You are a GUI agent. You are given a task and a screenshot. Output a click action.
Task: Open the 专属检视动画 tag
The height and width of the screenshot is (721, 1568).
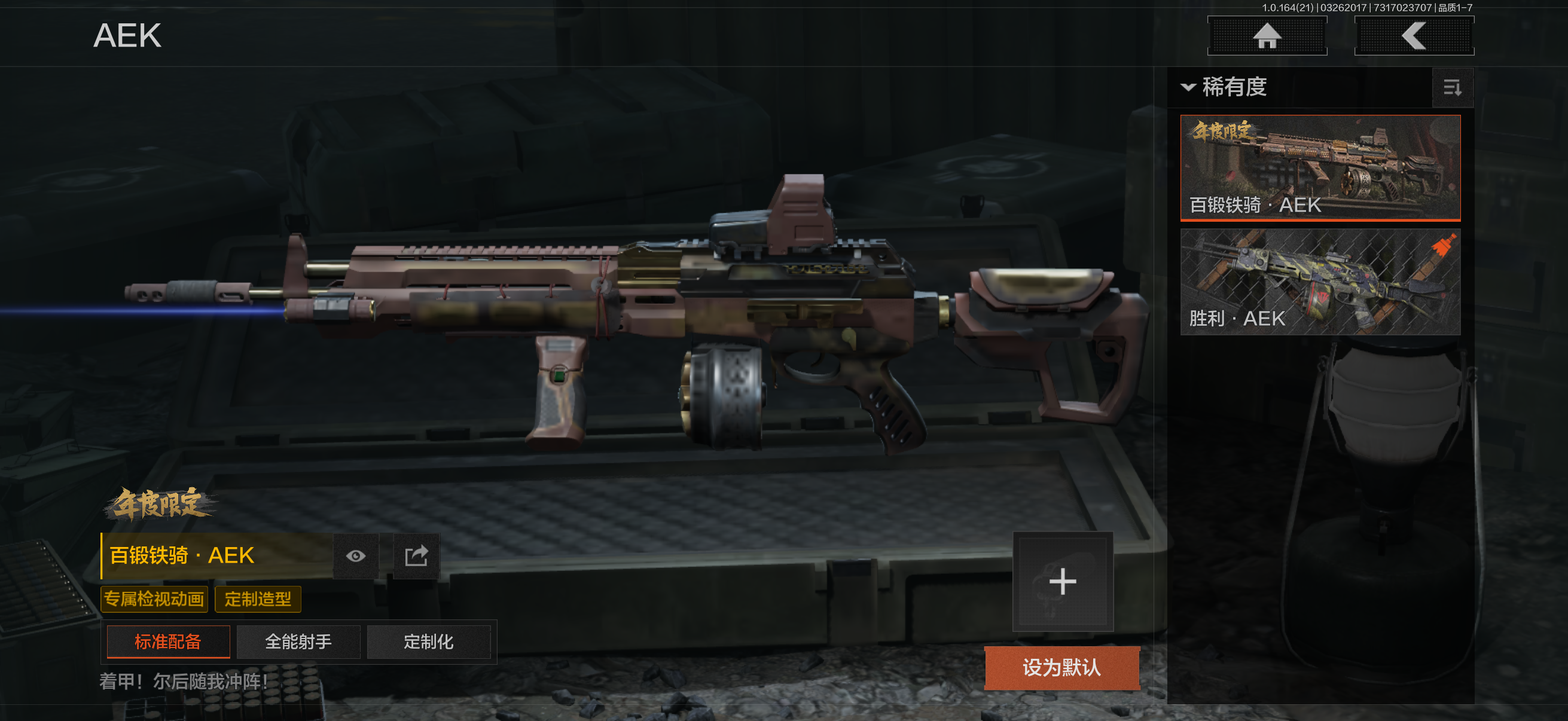tap(154, 599)
